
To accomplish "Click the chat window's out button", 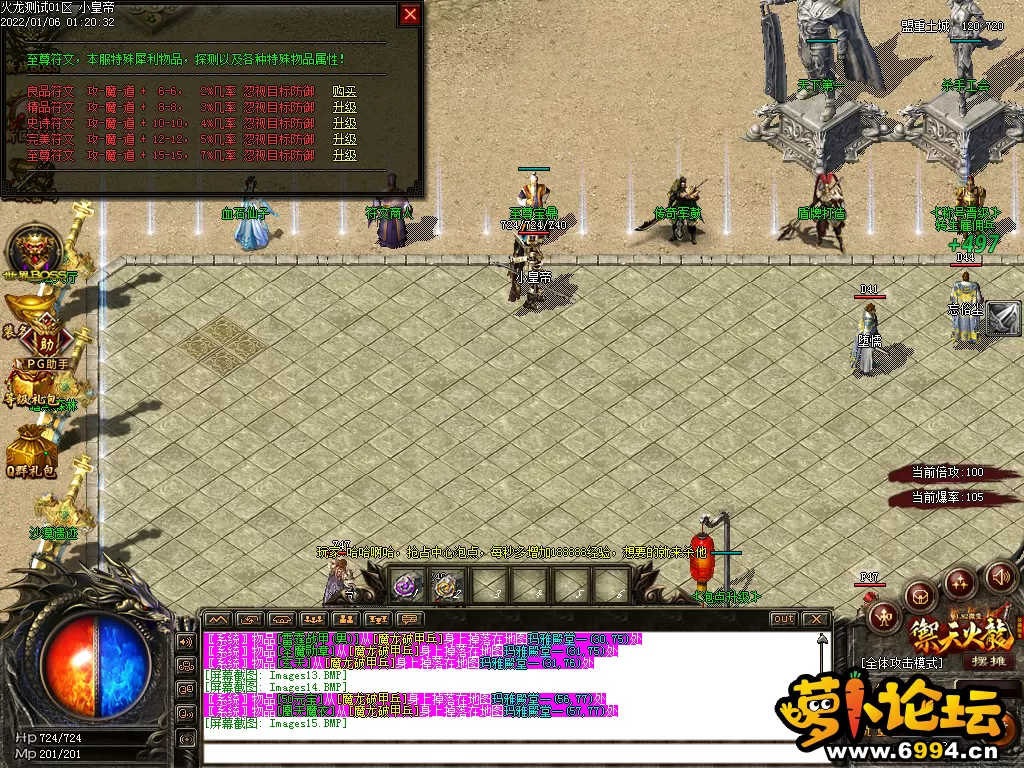I will pyautogui.click(x=783, y=619).
